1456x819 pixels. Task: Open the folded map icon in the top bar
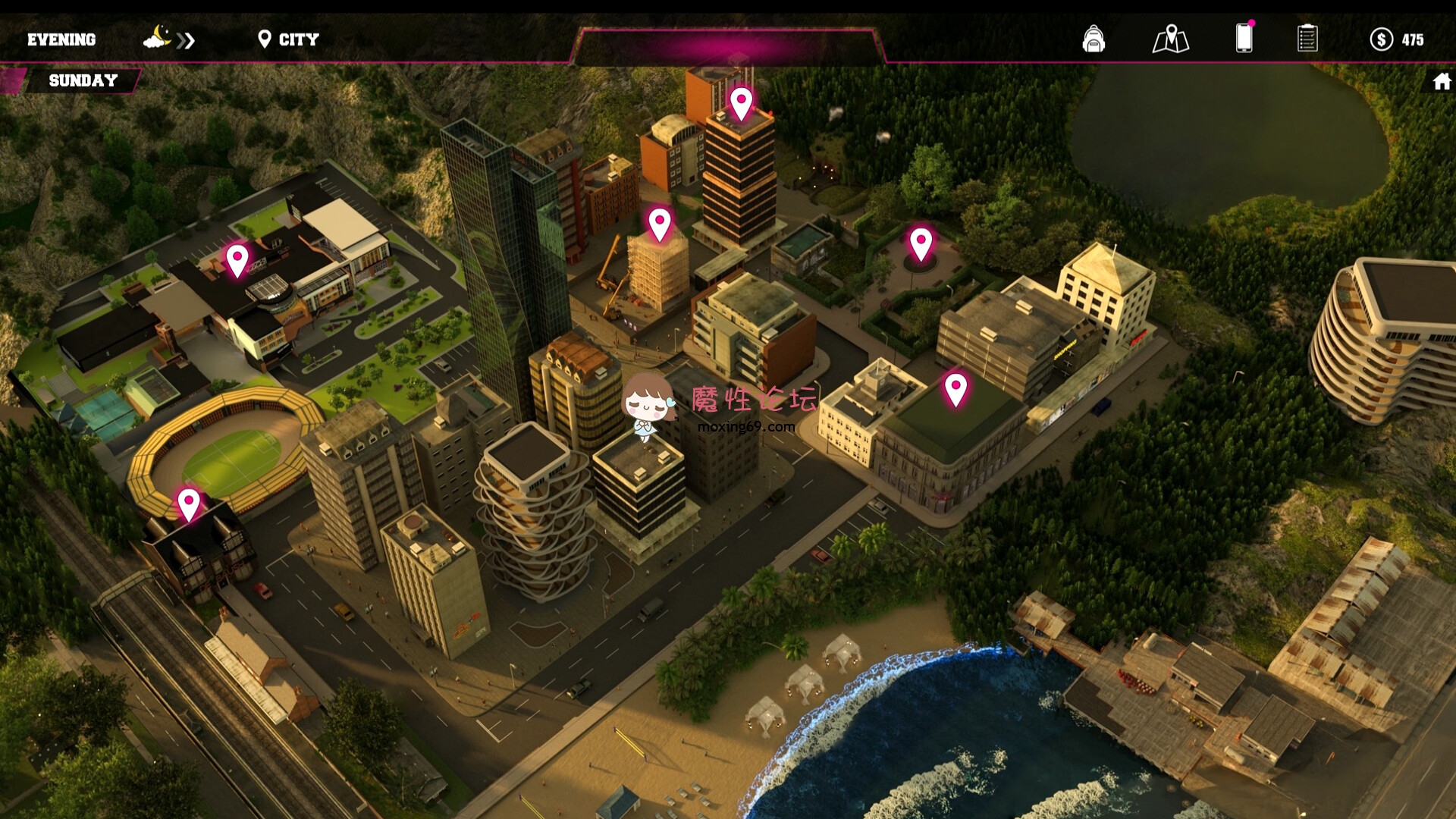1172,38
